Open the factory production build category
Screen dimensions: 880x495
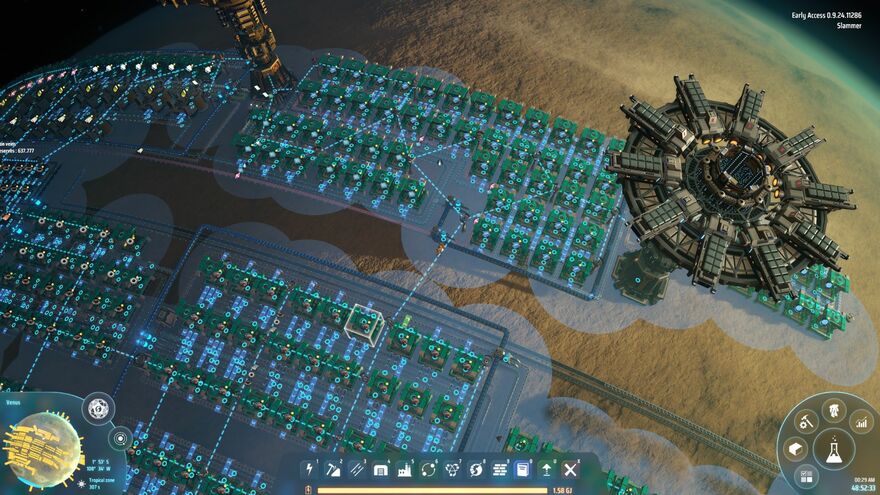405,469
